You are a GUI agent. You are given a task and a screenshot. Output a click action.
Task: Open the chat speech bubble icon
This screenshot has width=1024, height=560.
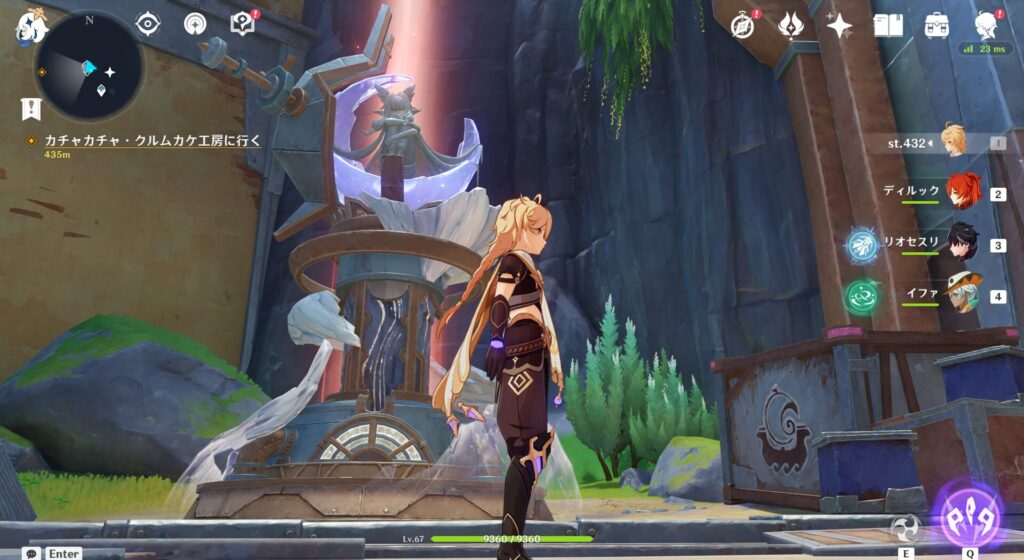[32, 553]
